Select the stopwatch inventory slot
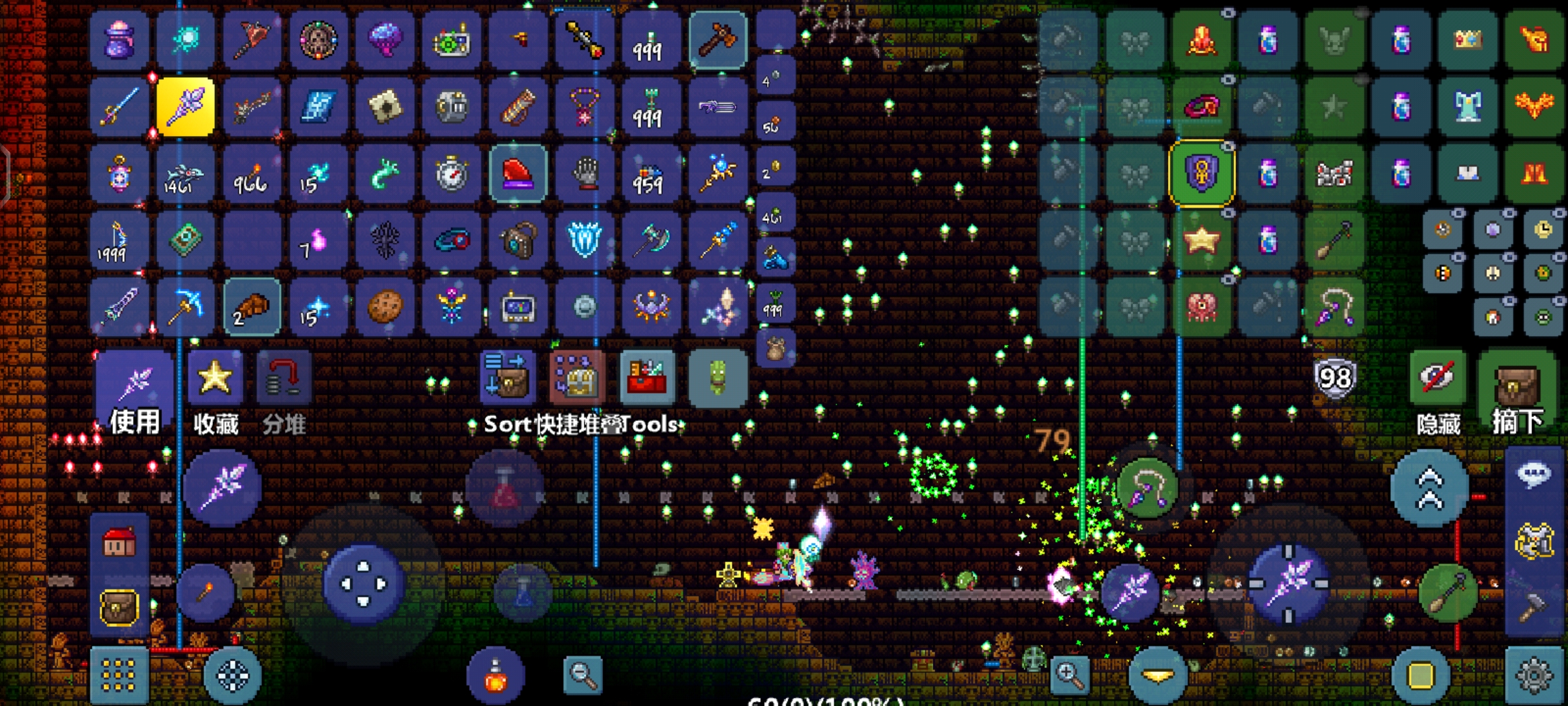 click(x=451, y=174)
